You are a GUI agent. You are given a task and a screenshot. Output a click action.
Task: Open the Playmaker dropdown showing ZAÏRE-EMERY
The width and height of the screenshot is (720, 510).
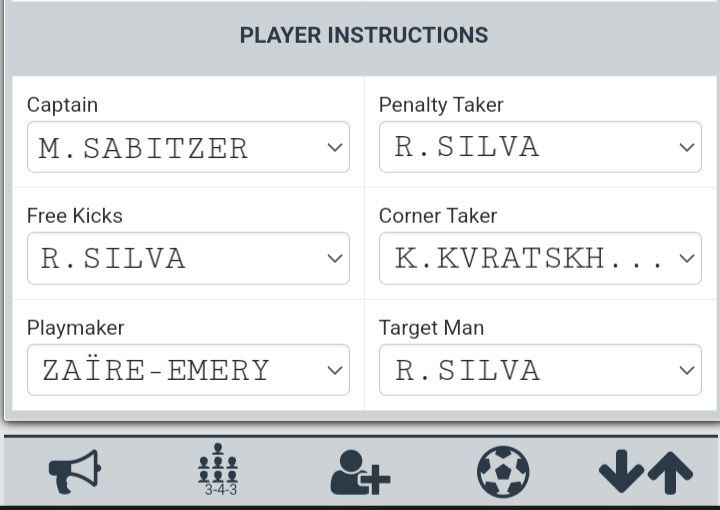click(188, 370)
